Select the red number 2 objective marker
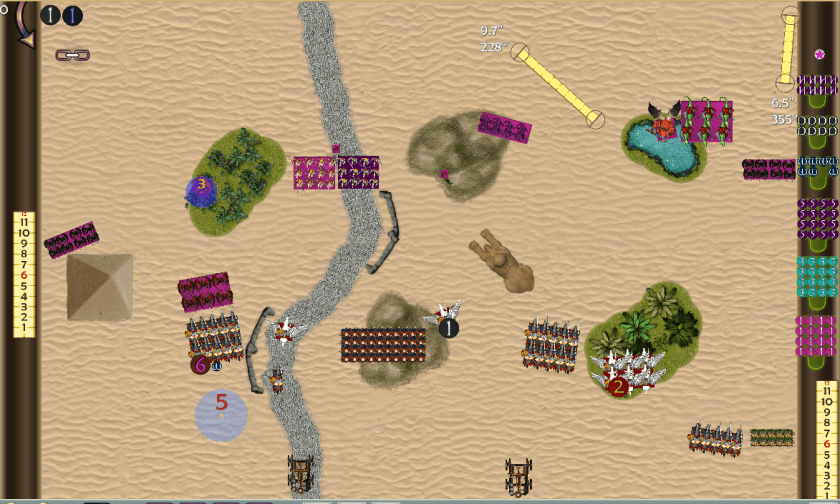Screen dimensions: 840x504 click(x=619, y=386)
